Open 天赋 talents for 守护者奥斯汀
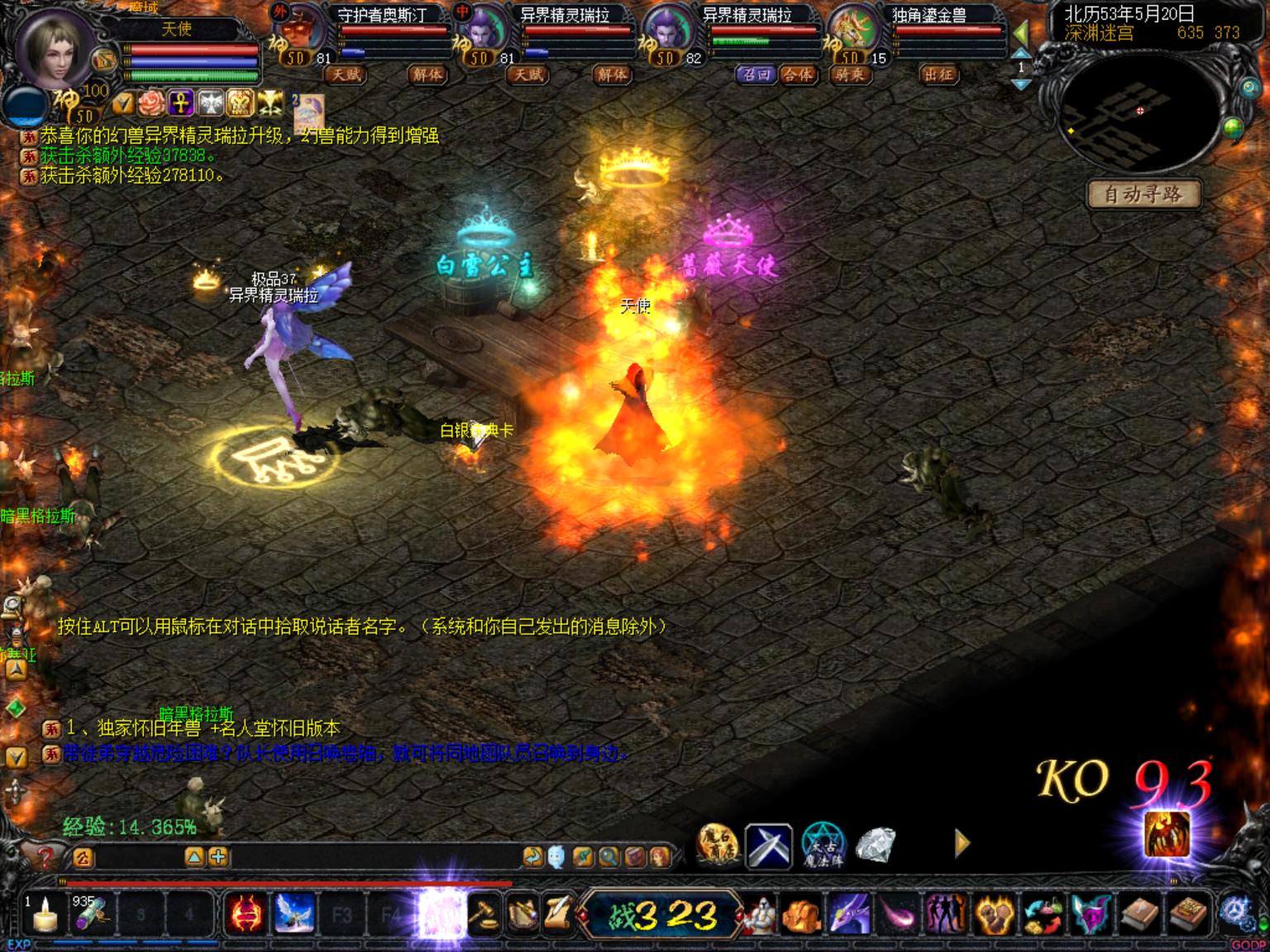The image size is (1270, 952). tap(346, 75)
